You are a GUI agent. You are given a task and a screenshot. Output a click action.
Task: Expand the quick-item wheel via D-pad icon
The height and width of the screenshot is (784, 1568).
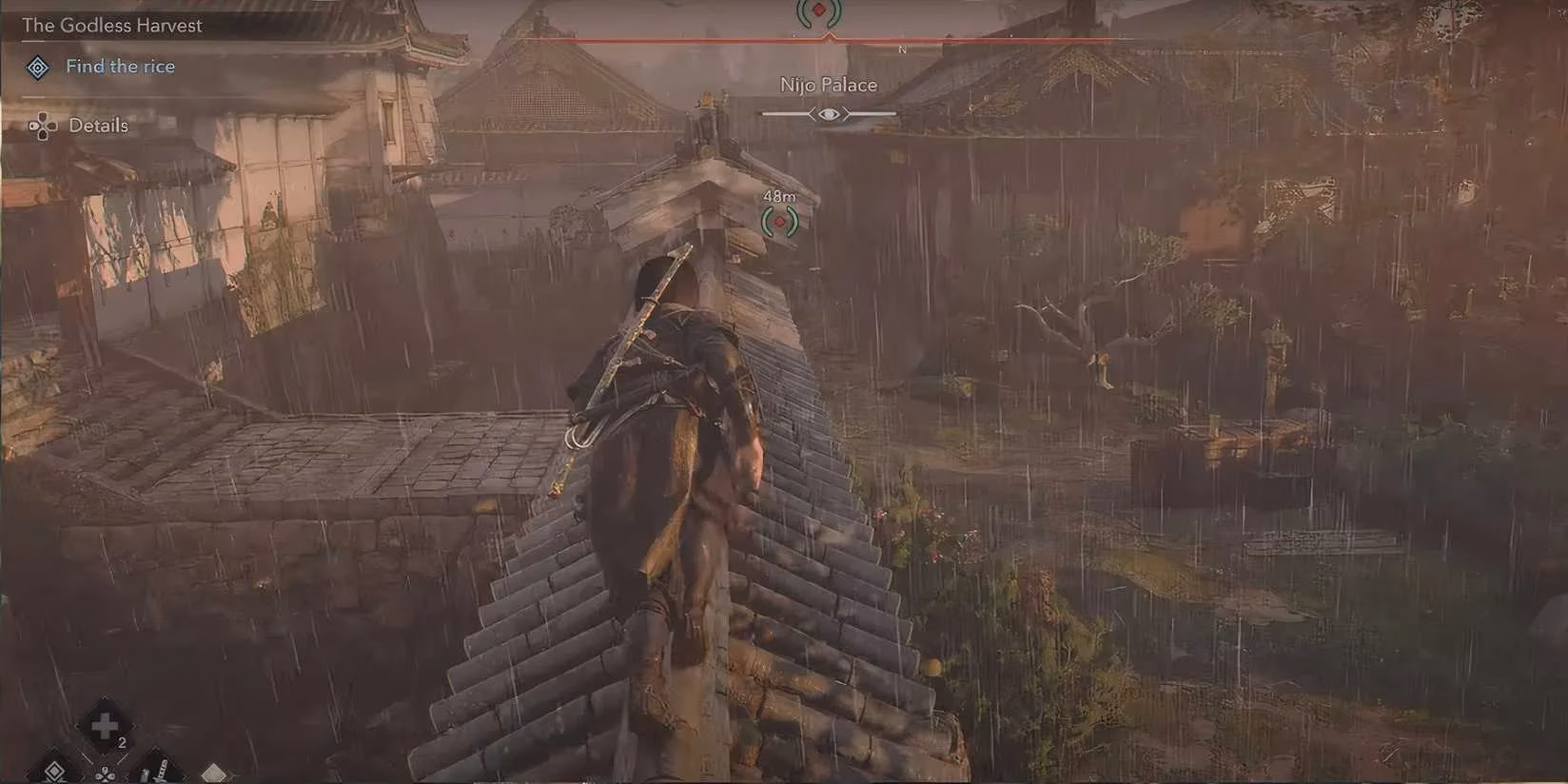(105, 775)
